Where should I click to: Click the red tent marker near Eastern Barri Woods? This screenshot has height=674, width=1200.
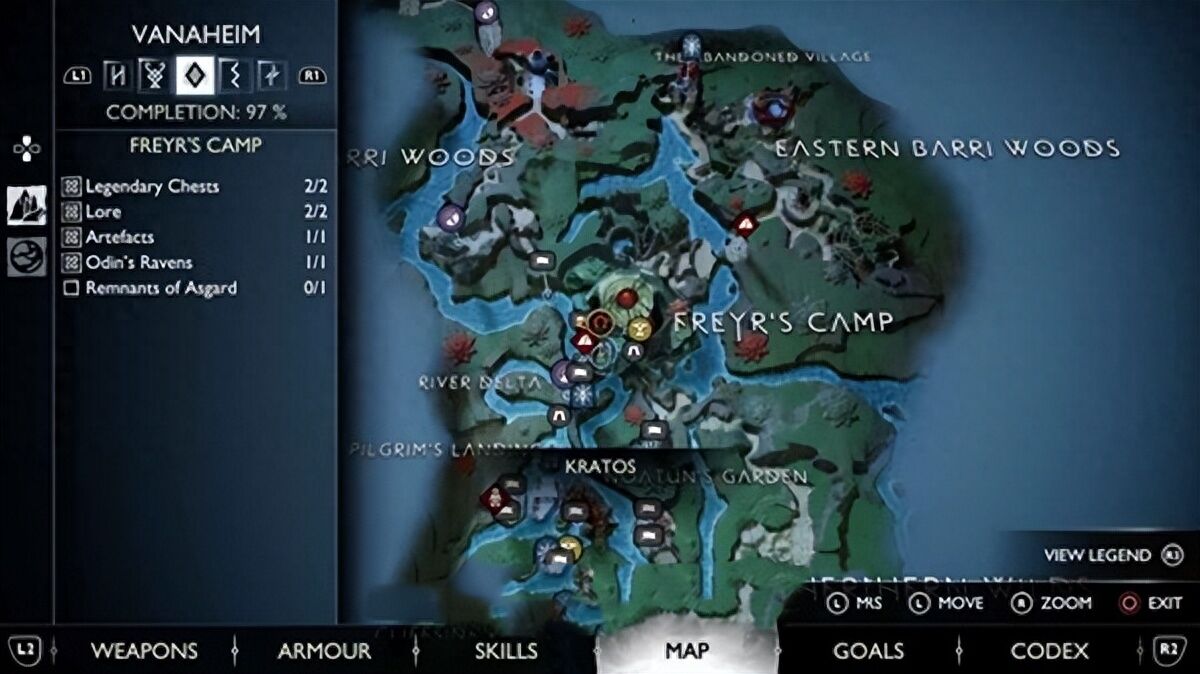pos(744,225)
